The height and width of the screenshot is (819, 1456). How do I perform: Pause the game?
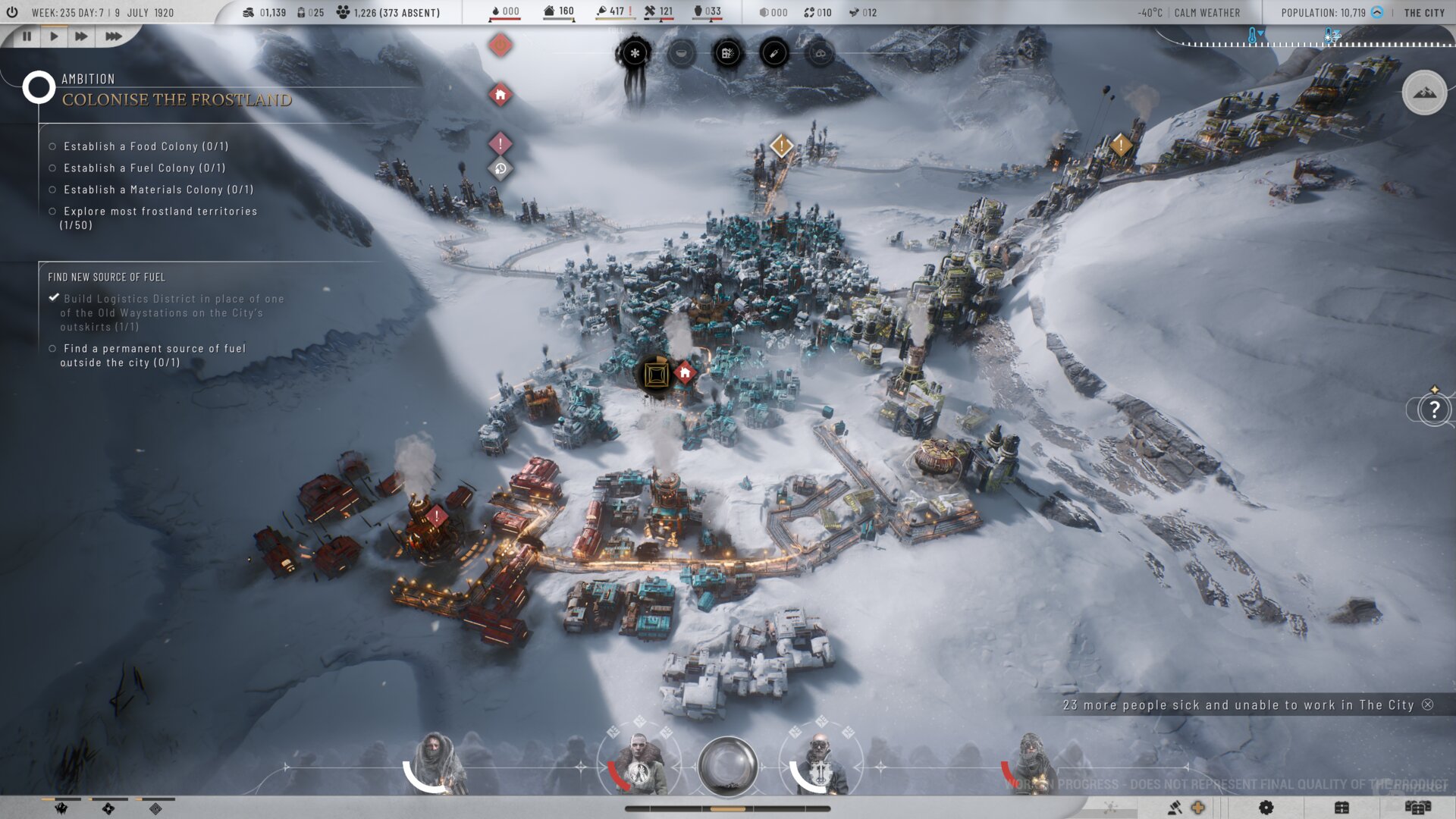[27, 36]
